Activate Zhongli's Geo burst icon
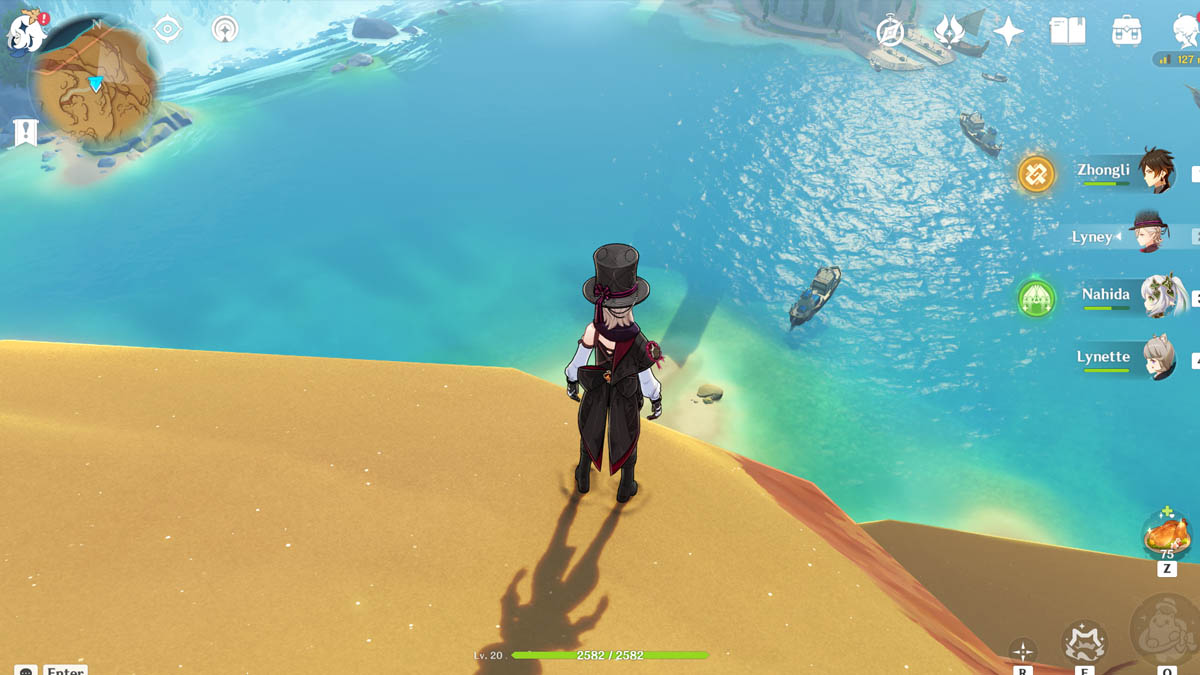 click(1036, 174)
